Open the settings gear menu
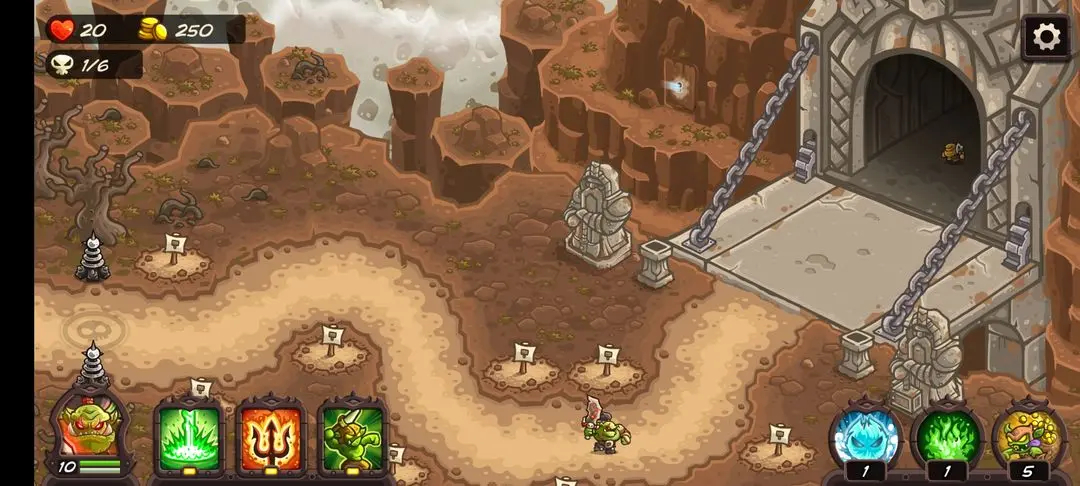 (1046, 38)
